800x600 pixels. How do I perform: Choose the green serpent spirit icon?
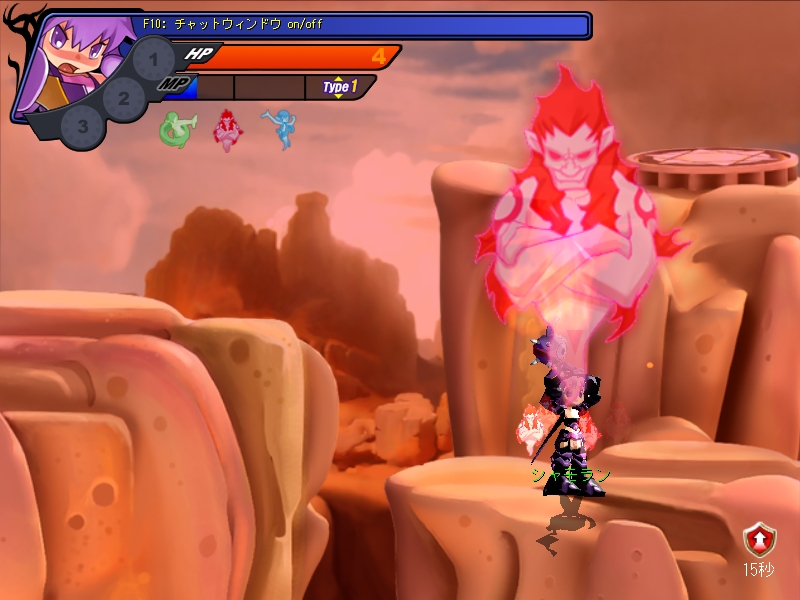point(174,130)
